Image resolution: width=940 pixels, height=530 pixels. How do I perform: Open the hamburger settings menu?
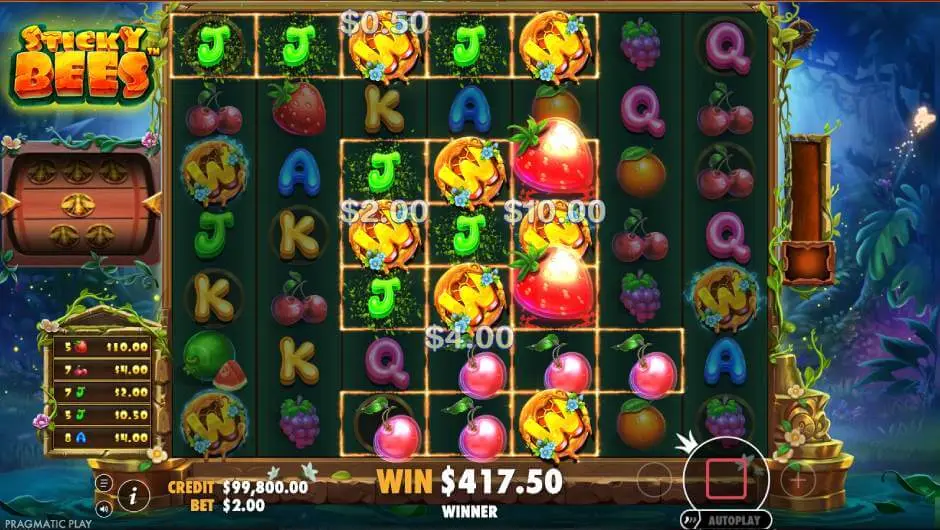(x=105, y=482)
